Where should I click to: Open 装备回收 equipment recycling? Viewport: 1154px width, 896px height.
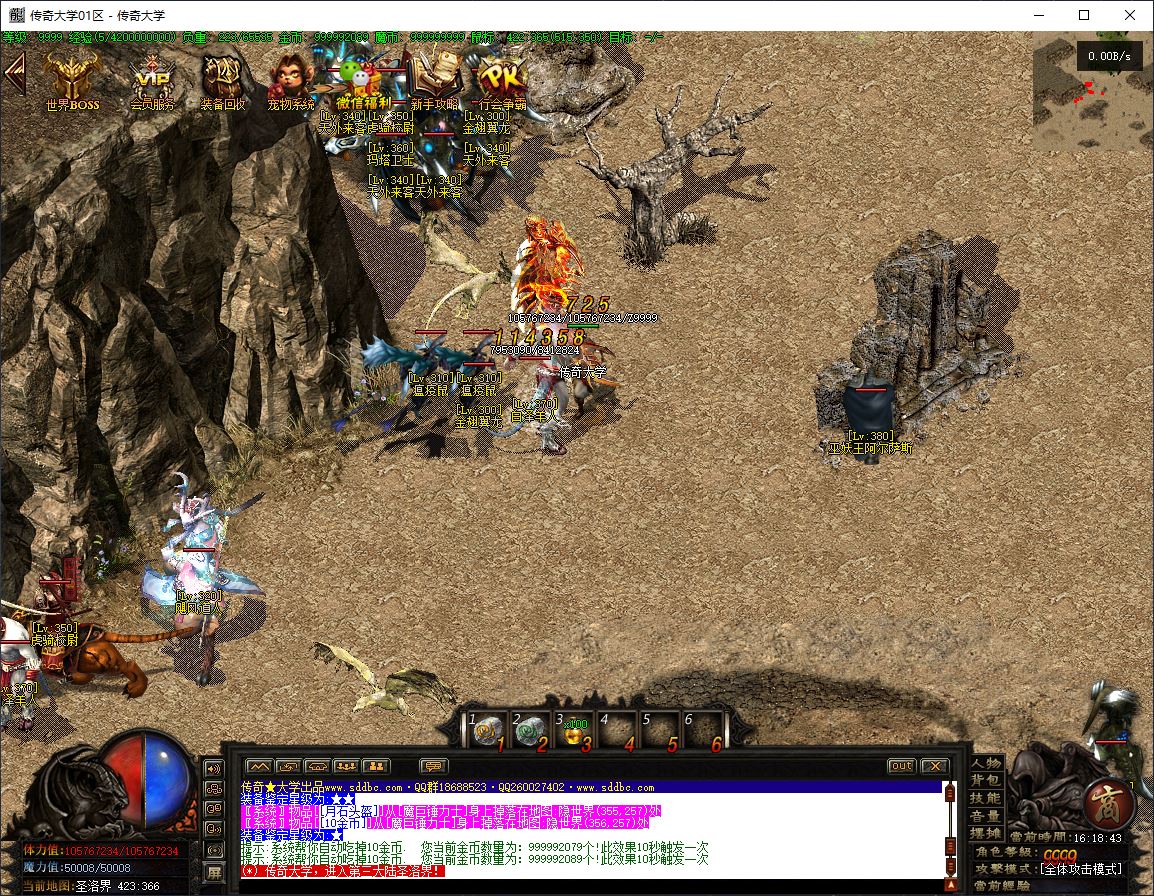point(222,78)
